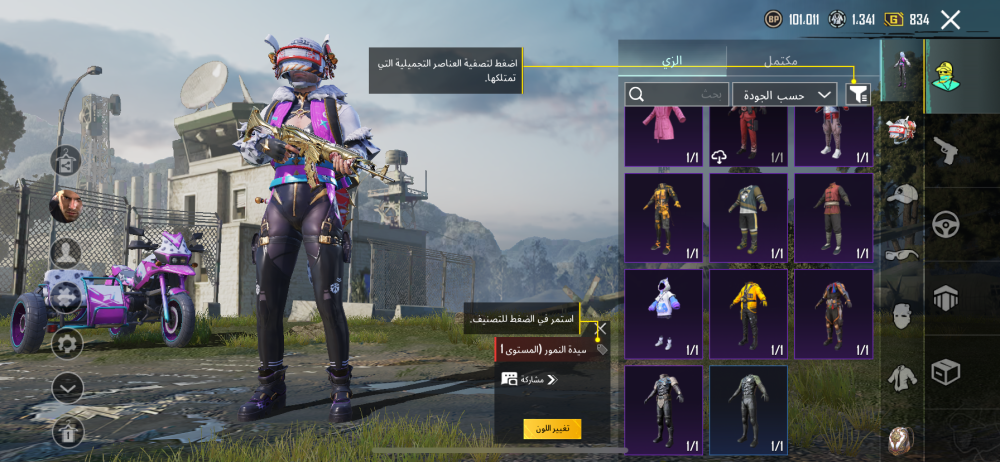This screenshot has height=462, width=1000.
Task: Tap the yellow تغيير اللون change color button
Action: 552,428
